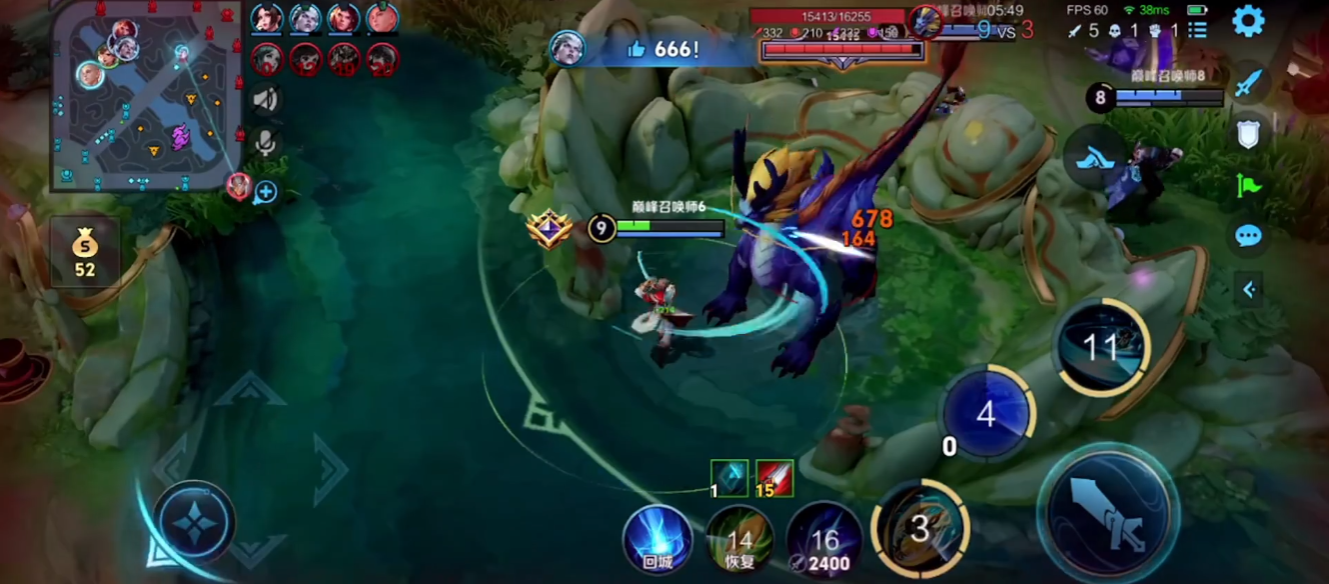1329x584 pixels.
Task: Use the red blade active item slot
Action: click(774, 479)
